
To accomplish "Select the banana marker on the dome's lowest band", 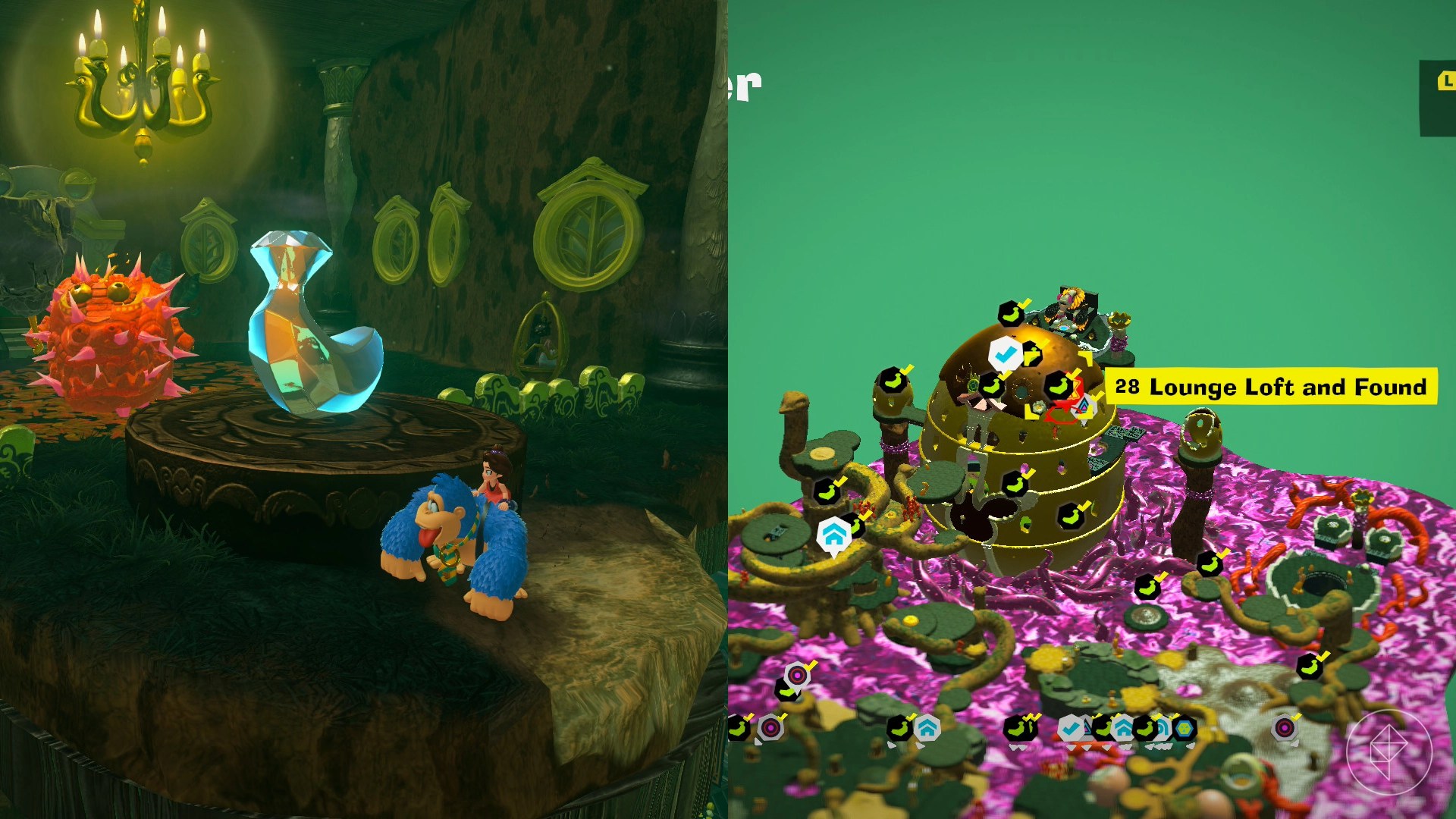I will pos(1070,516).
